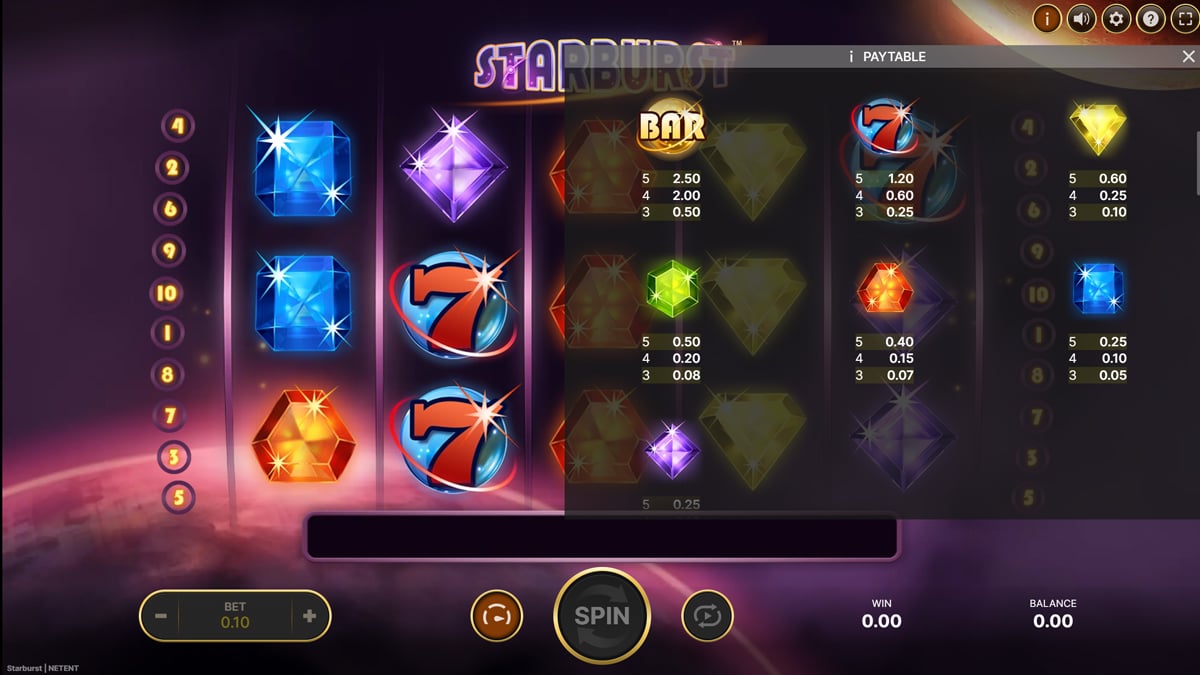
Task: Select payline number 10 indicator
Action: (166, 294)
